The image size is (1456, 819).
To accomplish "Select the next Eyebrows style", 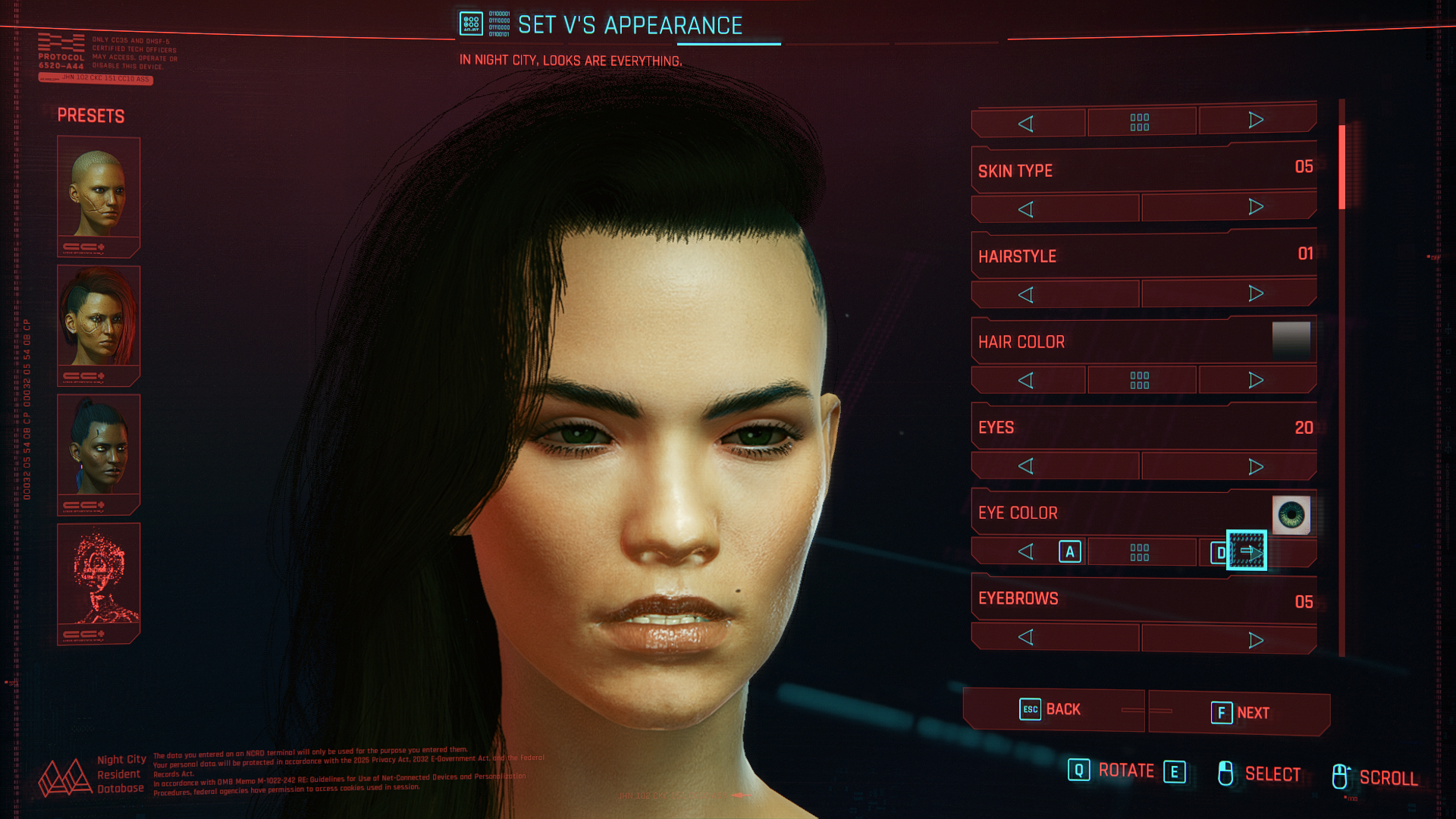I will tap(1256, 640).
